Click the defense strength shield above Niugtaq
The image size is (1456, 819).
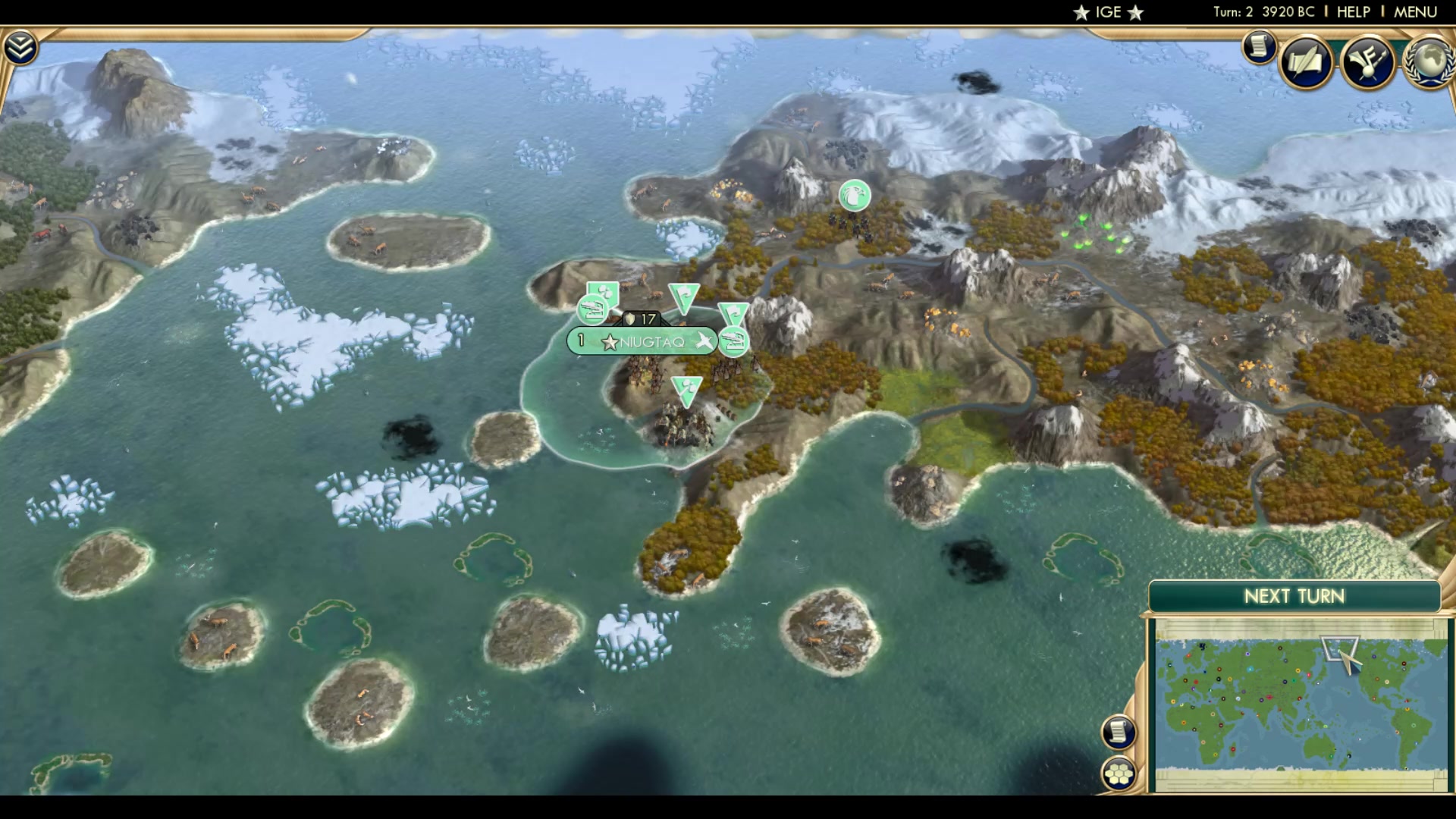[632, 320]
